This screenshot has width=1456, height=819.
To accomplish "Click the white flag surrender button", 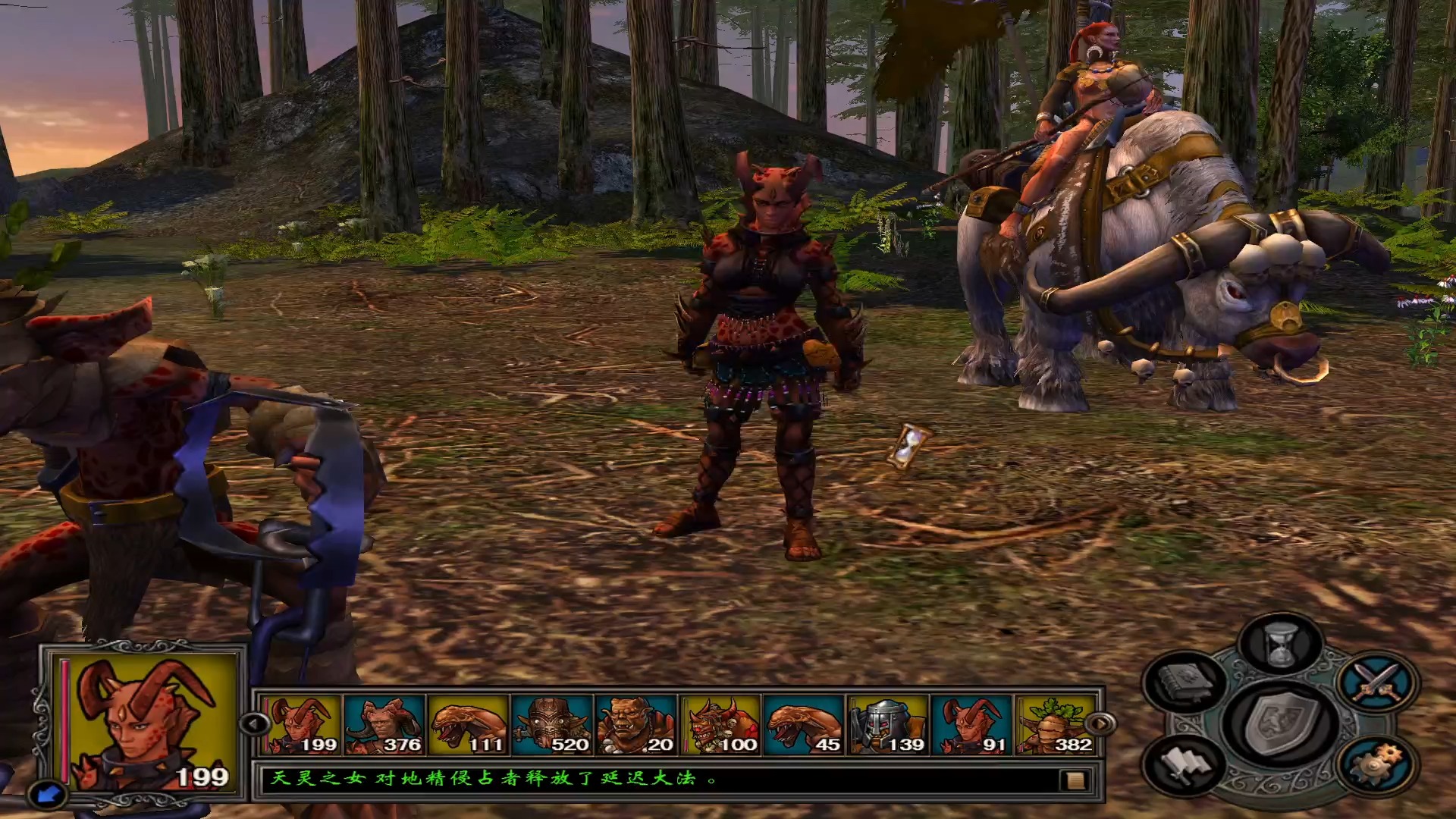I will [1184, 764].
